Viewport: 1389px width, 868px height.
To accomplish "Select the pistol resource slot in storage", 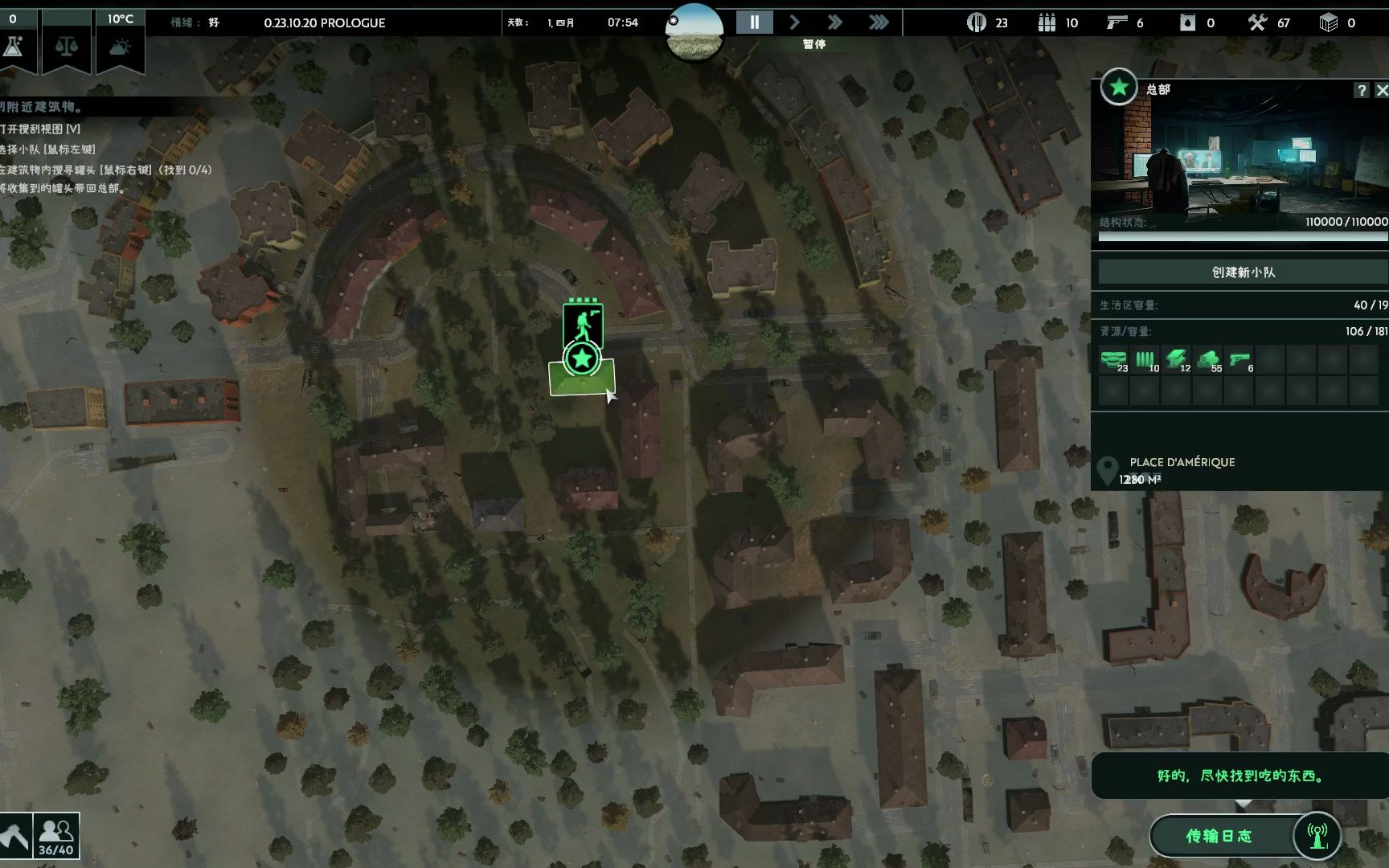I will click(x=1239, y=359).
